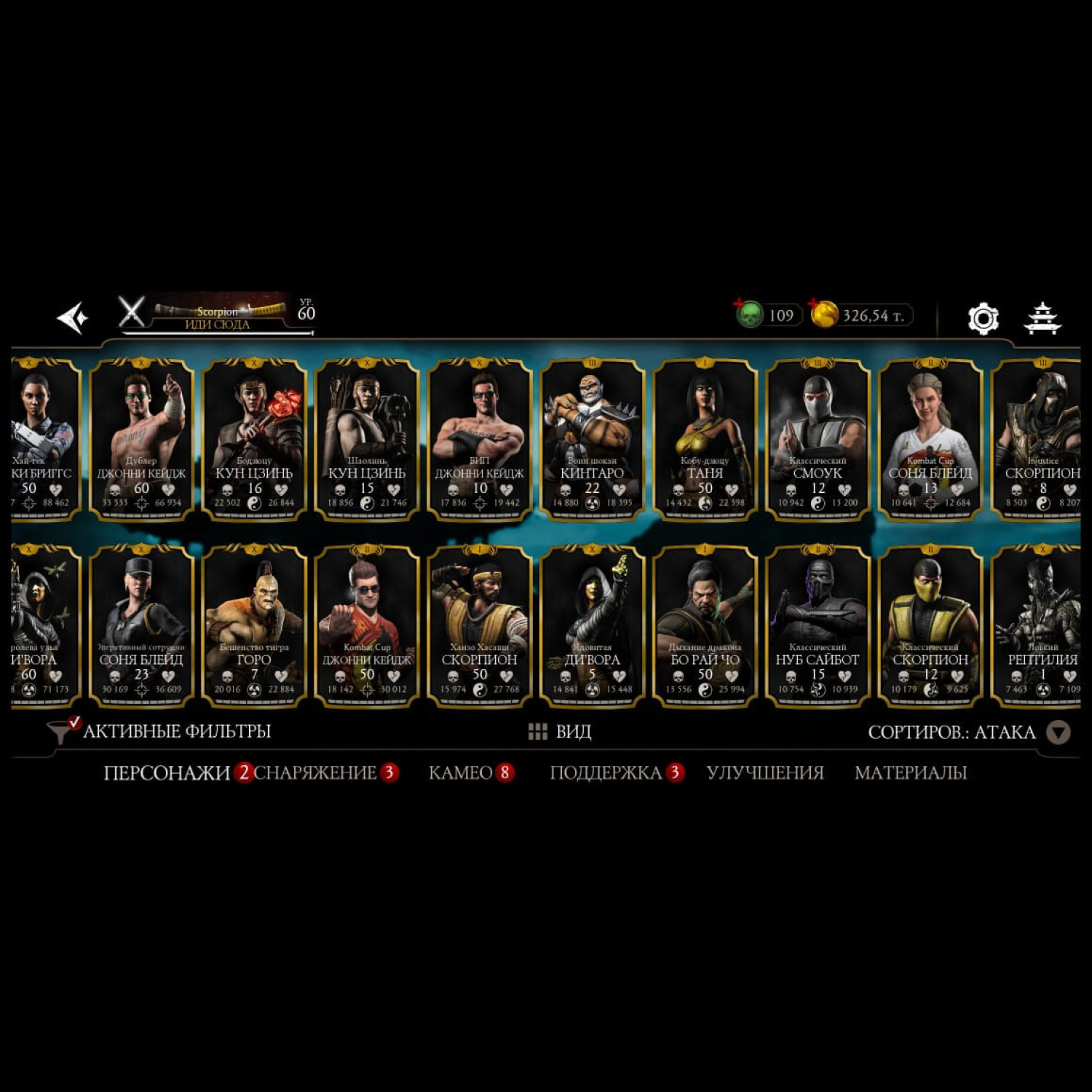Open the settings gear
The image size is (1092, 1092).
pyautogui.click(x=983, y=318)
